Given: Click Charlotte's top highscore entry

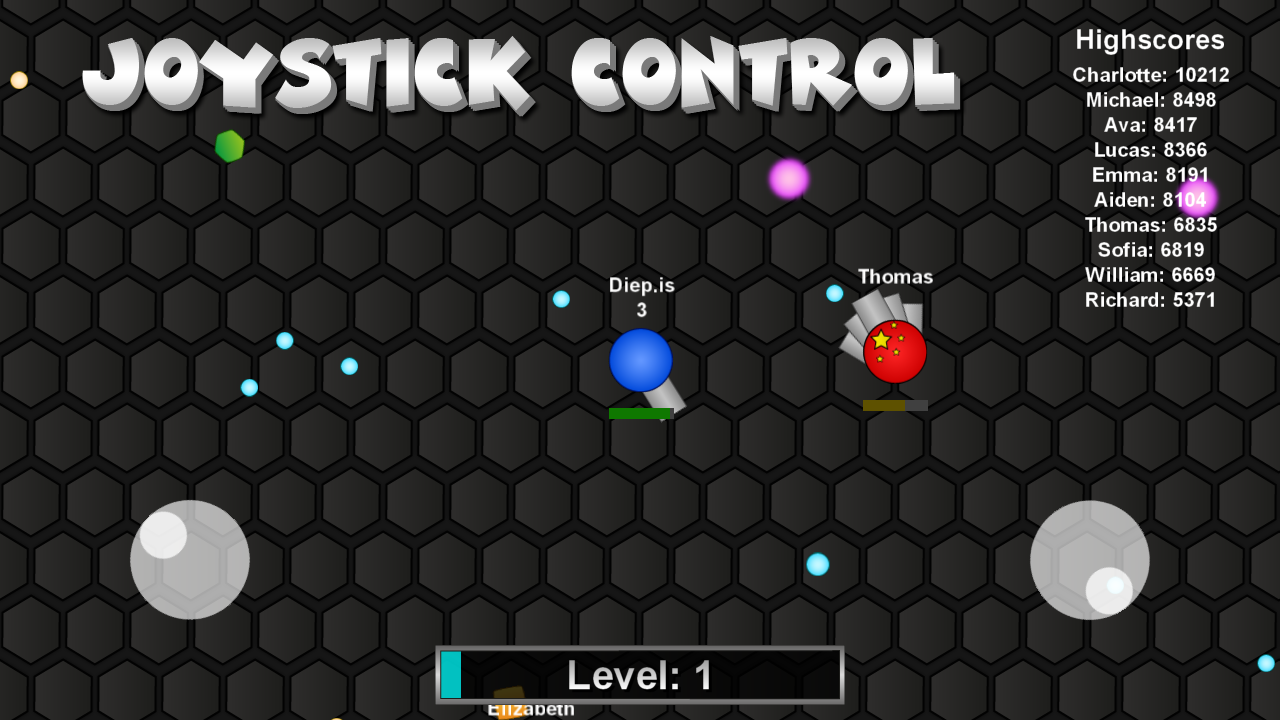Looking at the screenshot, I should pyautogui.click(x=1150, y=74).
